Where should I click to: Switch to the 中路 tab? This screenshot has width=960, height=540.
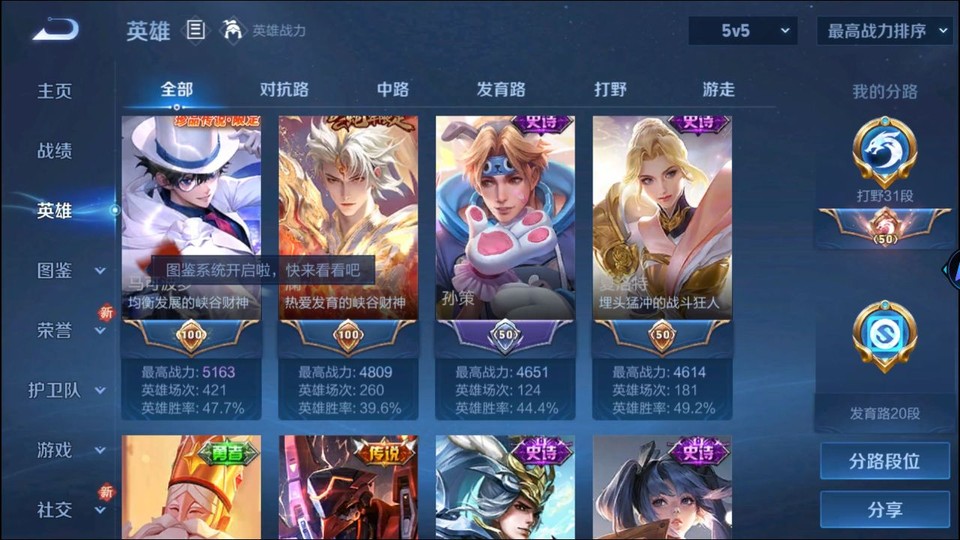393,89
